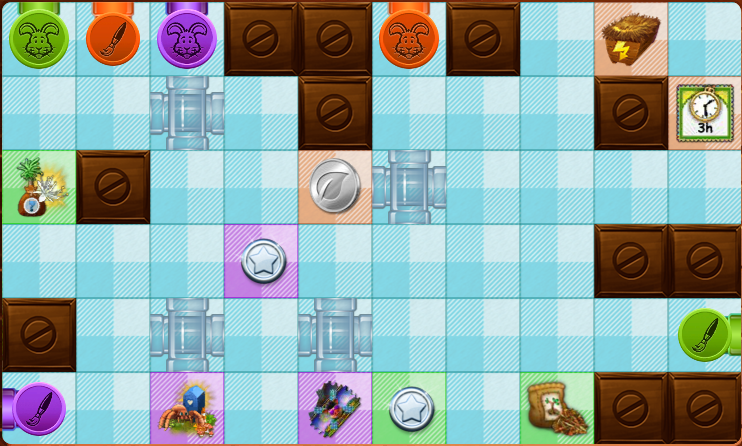The image size is (742, 446).
Task: Select the green bunny token
Action: (36, 39)
